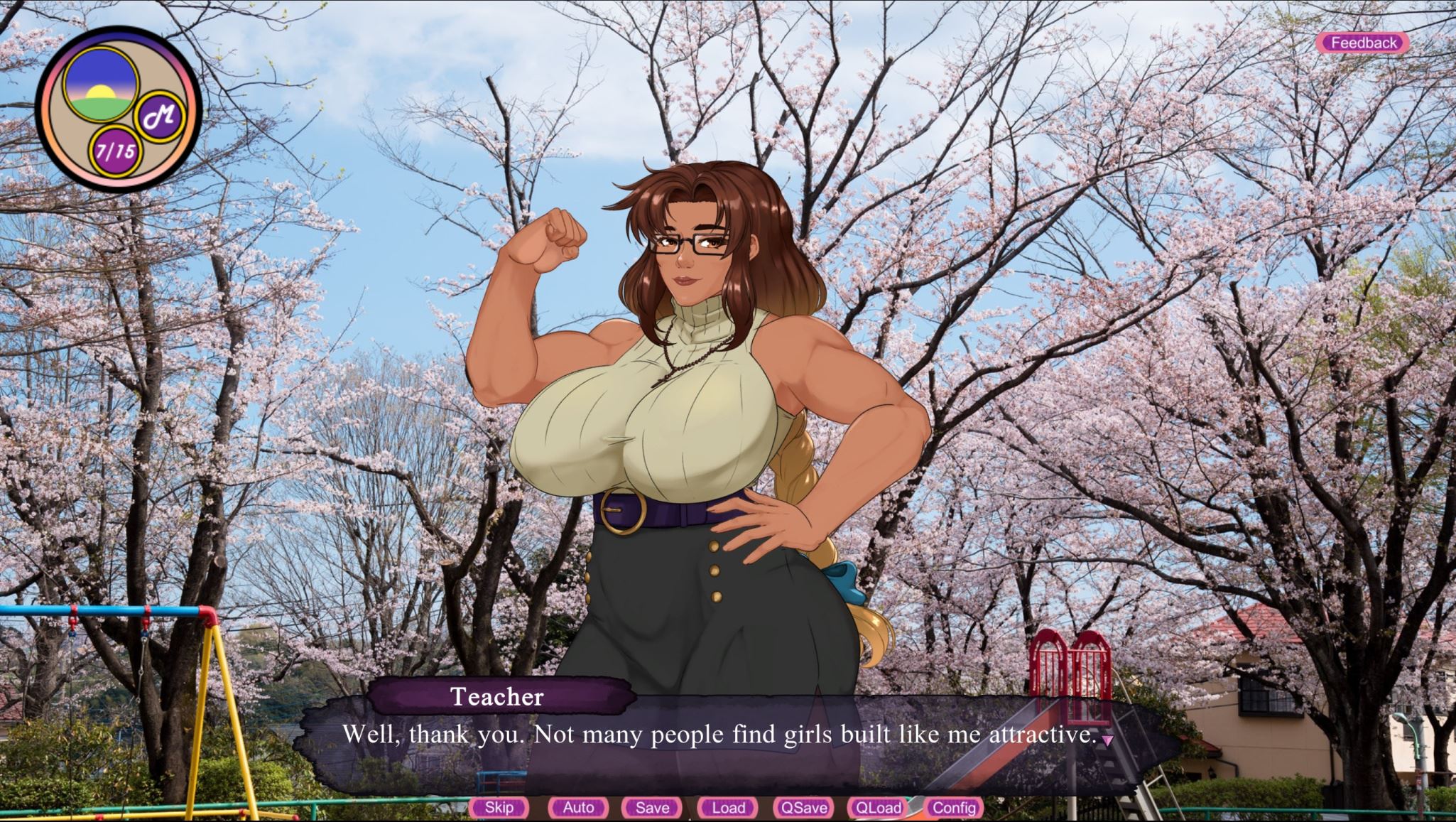Viewport: 1456px width, 822px height.
Task: Open the Feedback form
Action: 1363,43
